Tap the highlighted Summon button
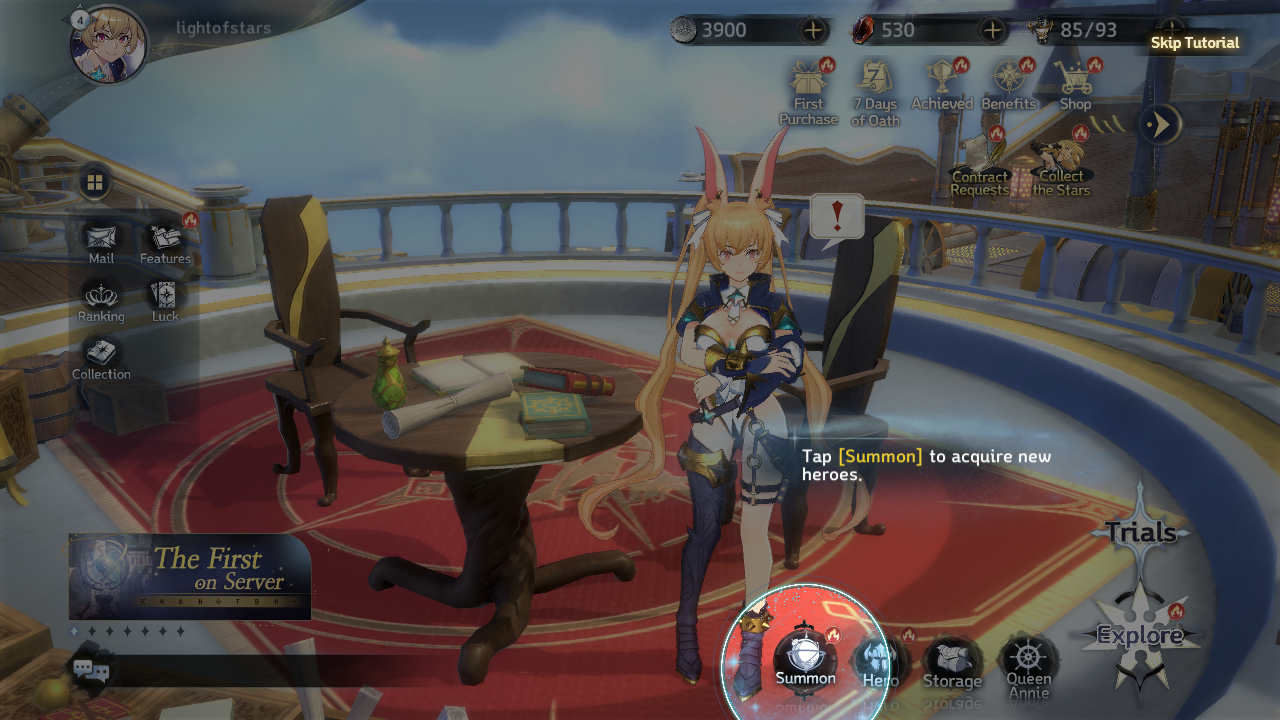 click(805, 657)
